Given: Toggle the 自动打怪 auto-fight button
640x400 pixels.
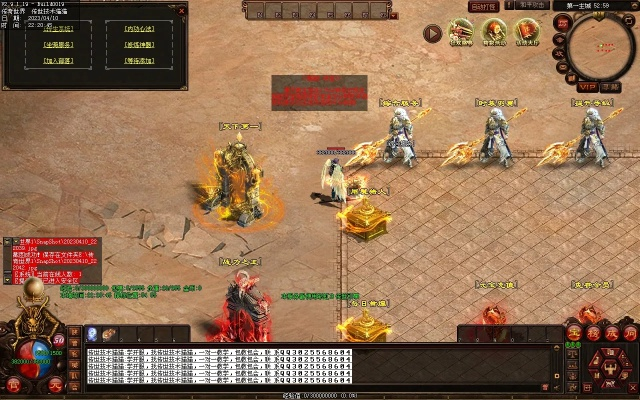Looking at the screenshot, I should (485, 6).
